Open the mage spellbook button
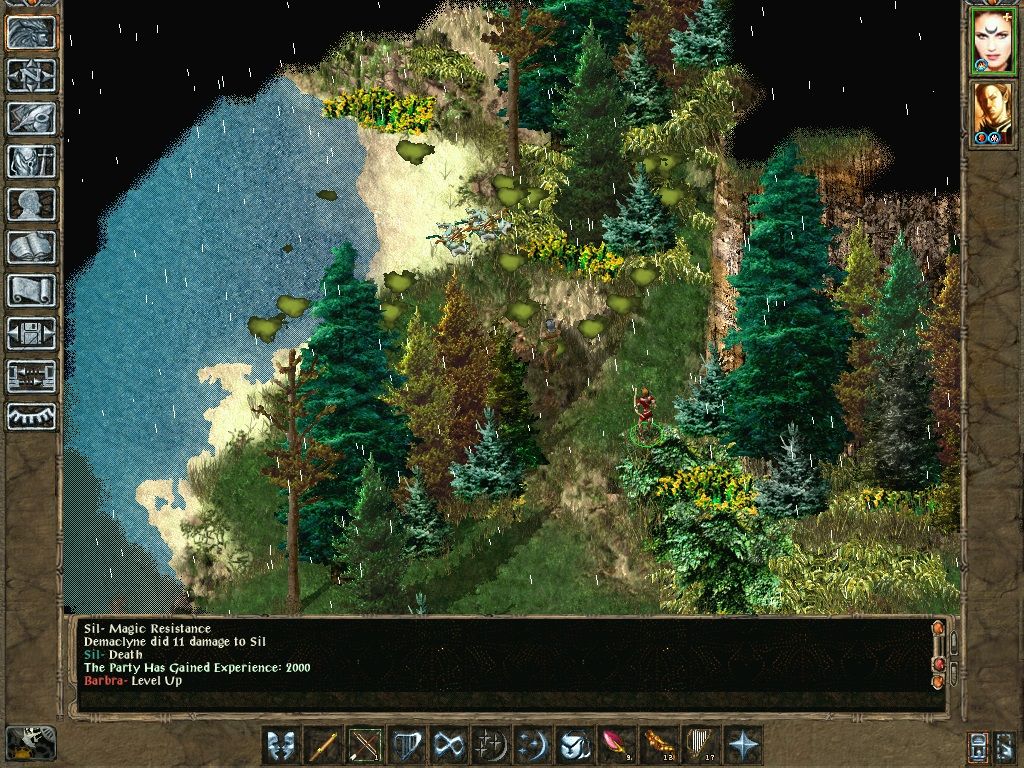 [x=31, y=247]
